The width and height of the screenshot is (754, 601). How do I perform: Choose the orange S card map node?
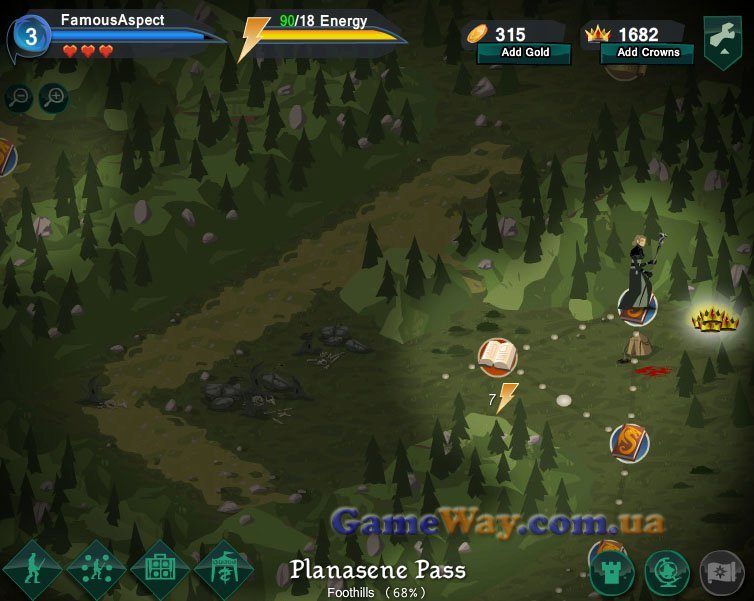click(x=630, y=442)
